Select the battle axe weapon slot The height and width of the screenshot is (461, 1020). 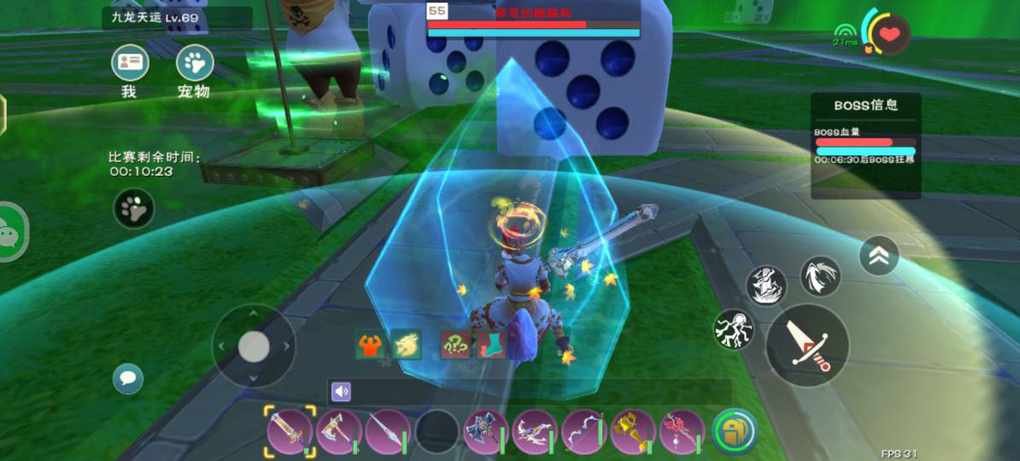click(x=339, y=431)
